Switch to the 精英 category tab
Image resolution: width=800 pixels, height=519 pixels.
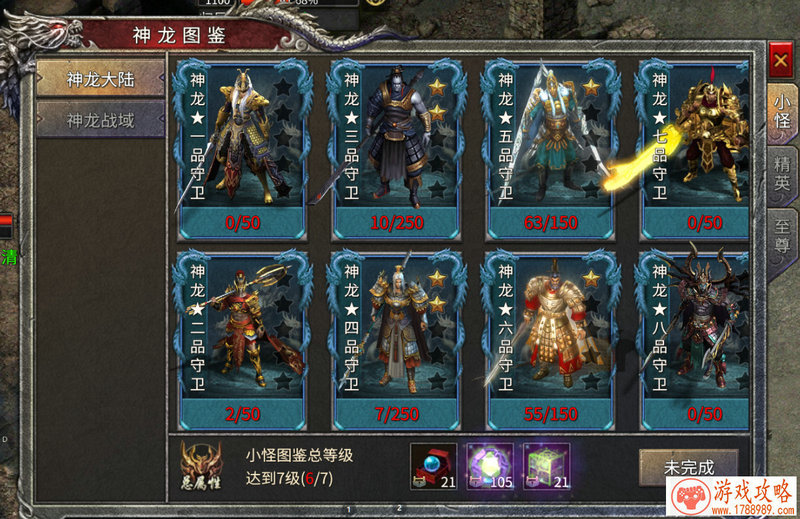(781, 171)
